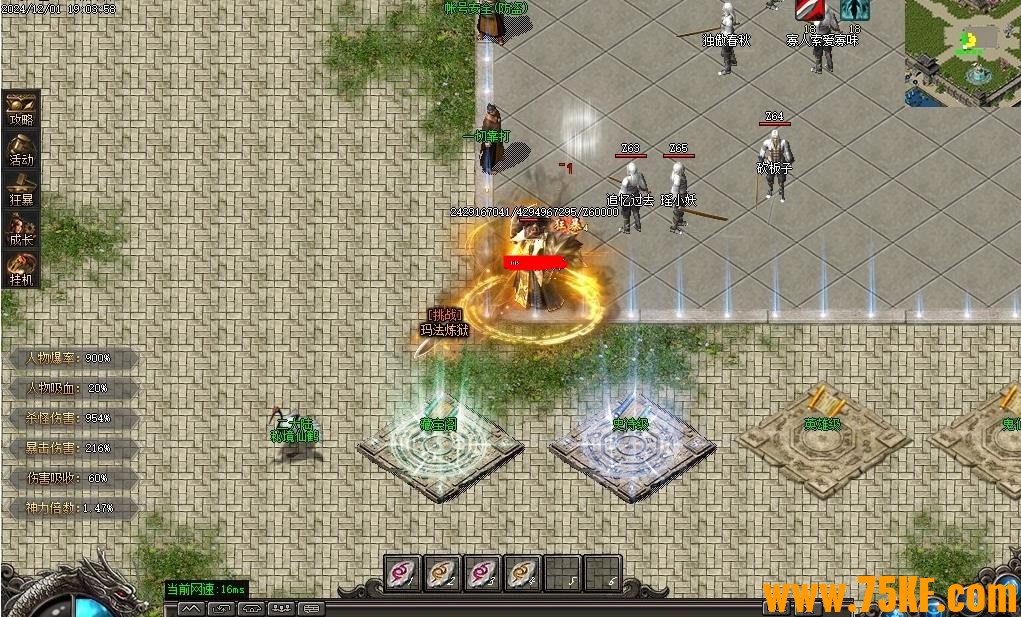Click the chat bubble button on bottom bar

click(311, 608)
